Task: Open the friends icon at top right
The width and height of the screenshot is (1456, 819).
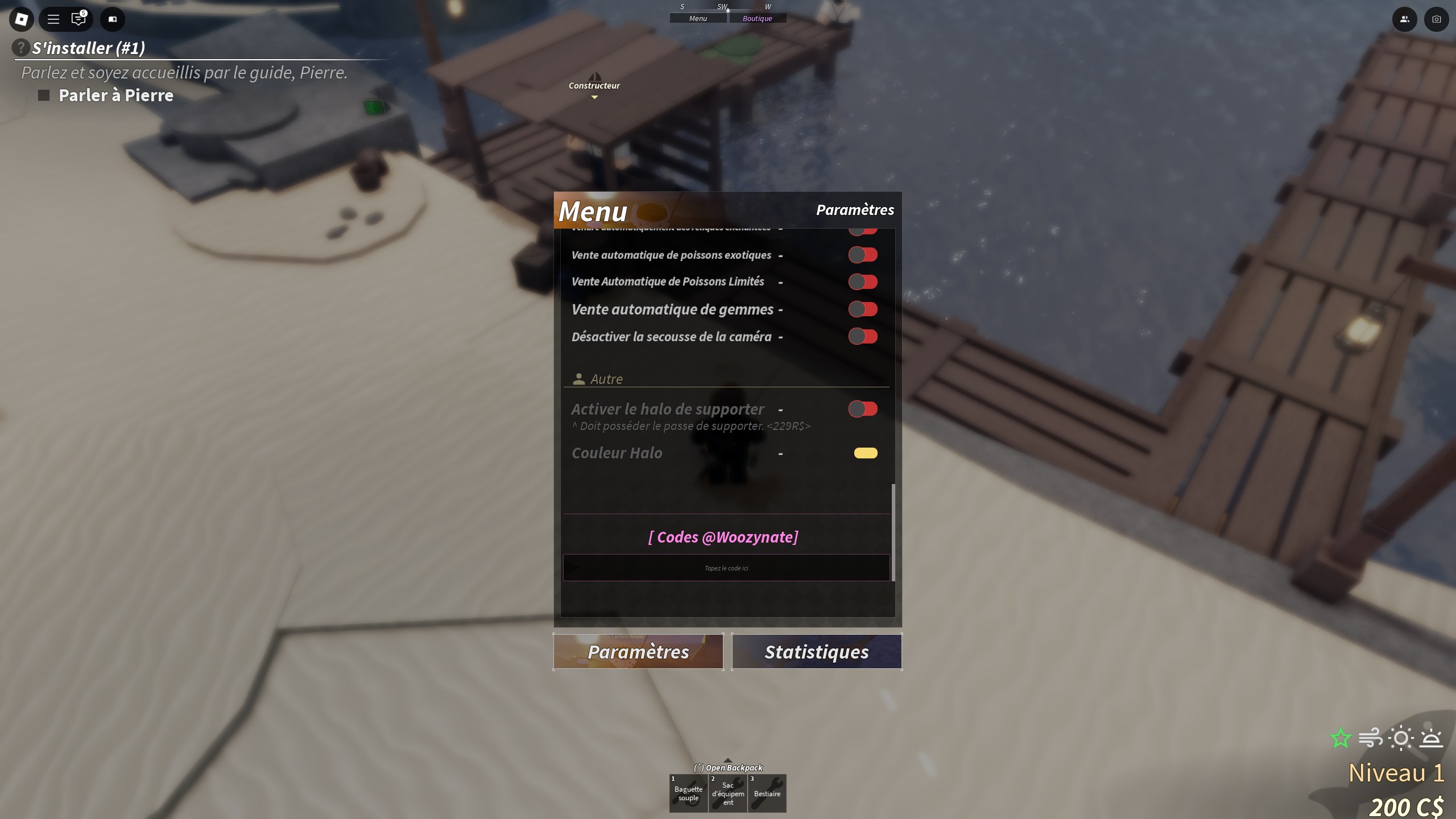Action: 1404,19
